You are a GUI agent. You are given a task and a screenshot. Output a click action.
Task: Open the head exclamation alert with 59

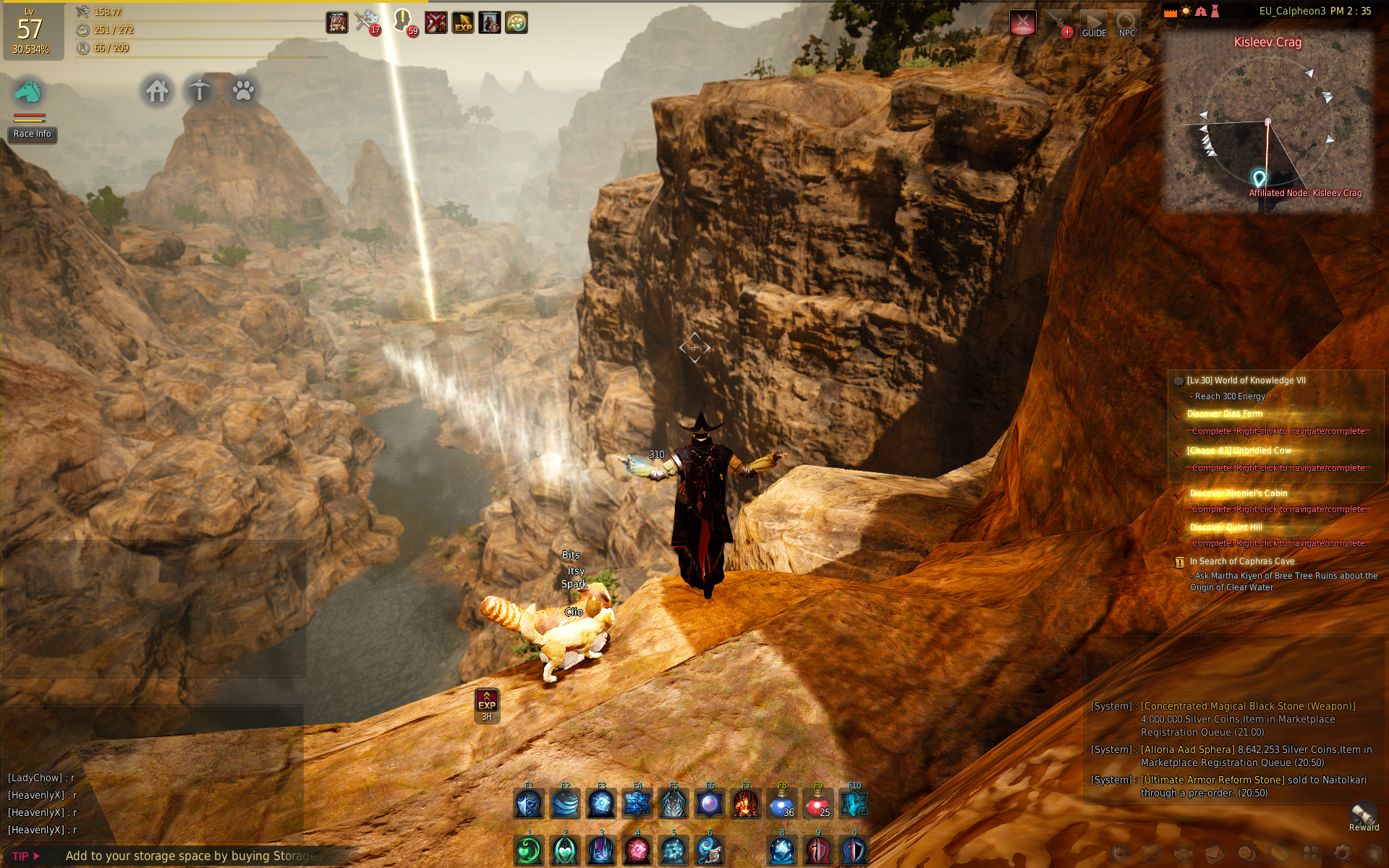pos(403,22)
